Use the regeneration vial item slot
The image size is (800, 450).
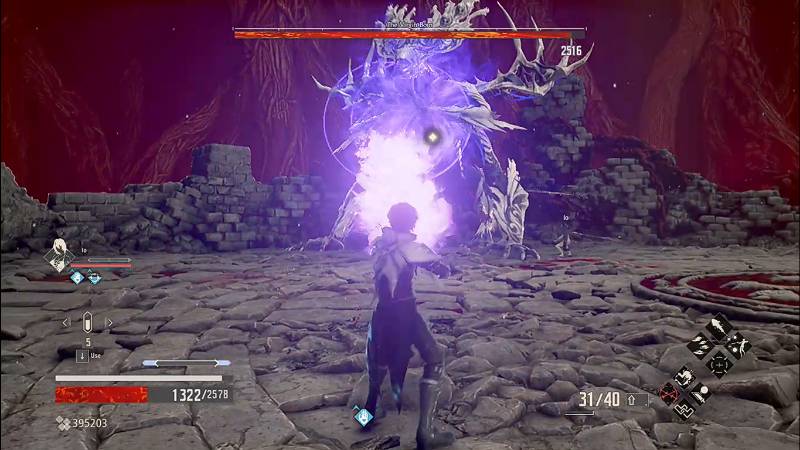tap(87, 323)
